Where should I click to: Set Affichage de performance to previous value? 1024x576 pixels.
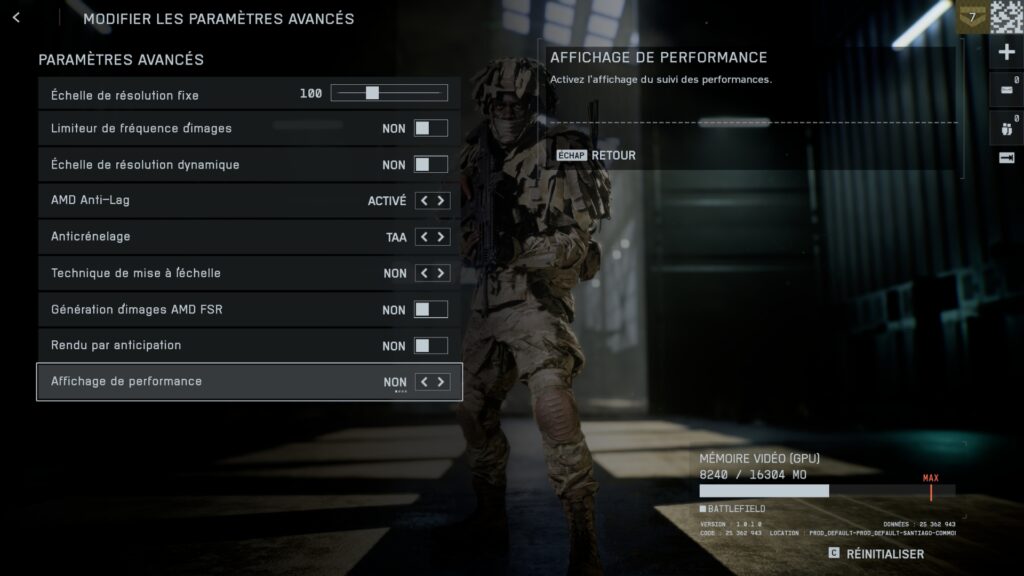pos(424,382)
